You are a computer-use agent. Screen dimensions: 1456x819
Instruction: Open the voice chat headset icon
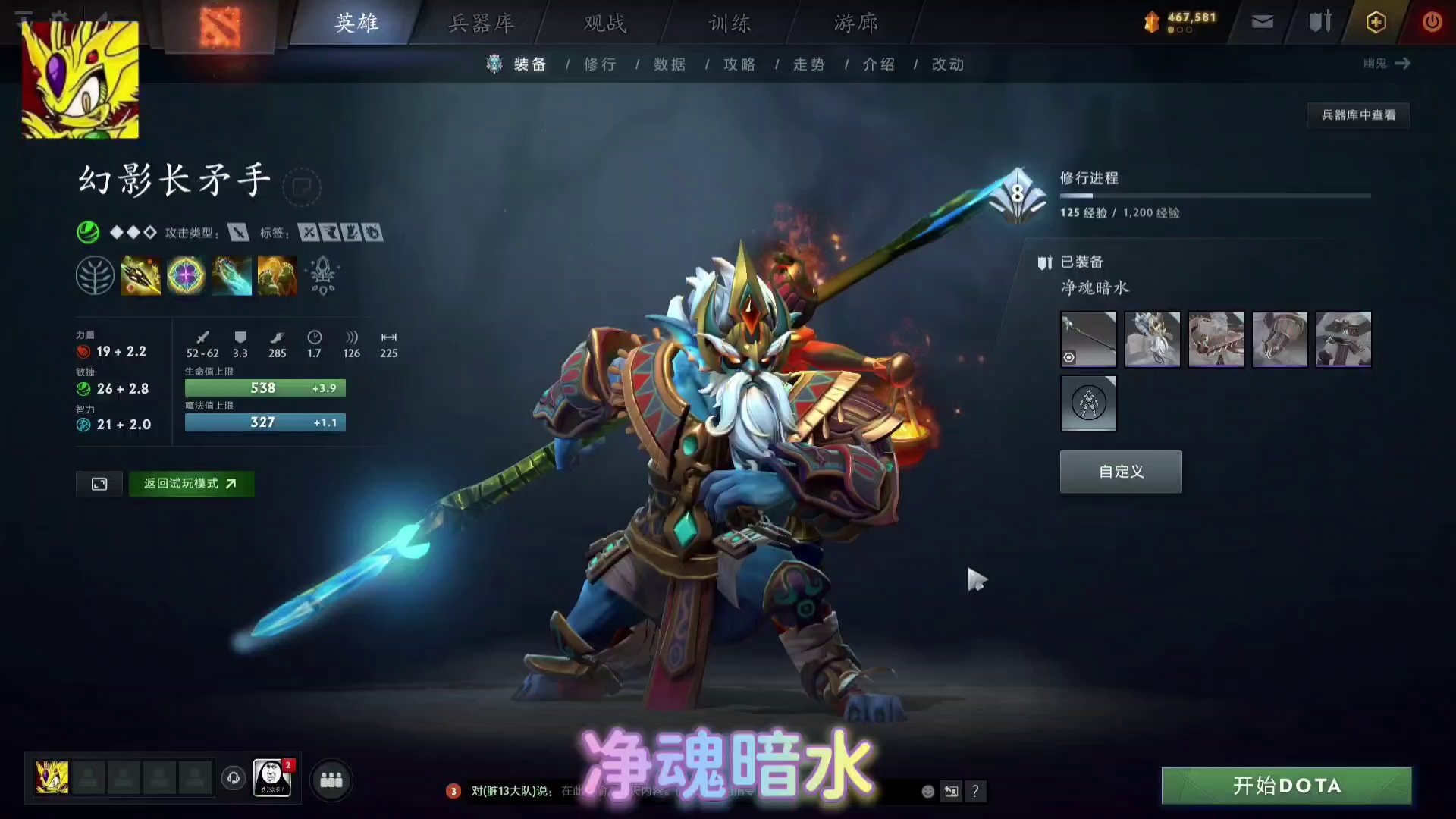click(233, 777)
